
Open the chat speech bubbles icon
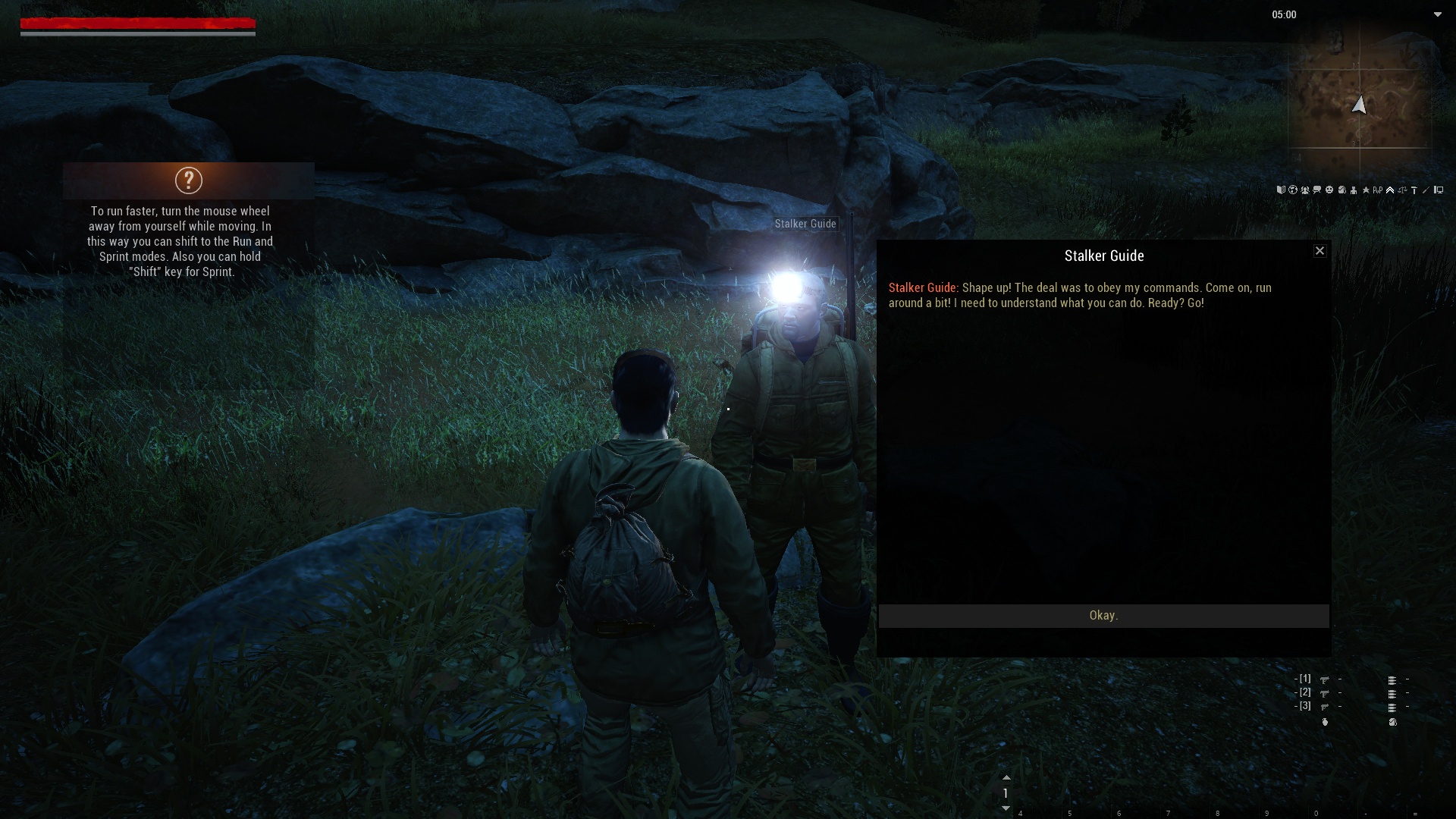[1317, 190]
